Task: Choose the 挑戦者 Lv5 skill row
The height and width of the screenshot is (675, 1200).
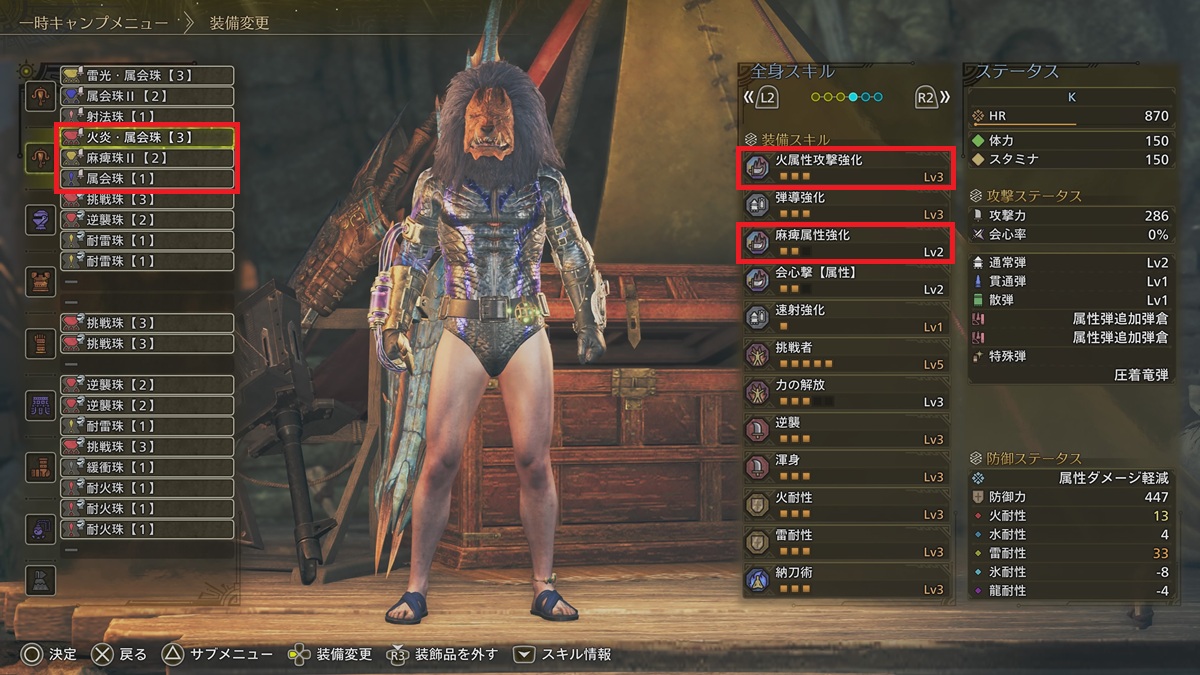Action: pos(845,355)
